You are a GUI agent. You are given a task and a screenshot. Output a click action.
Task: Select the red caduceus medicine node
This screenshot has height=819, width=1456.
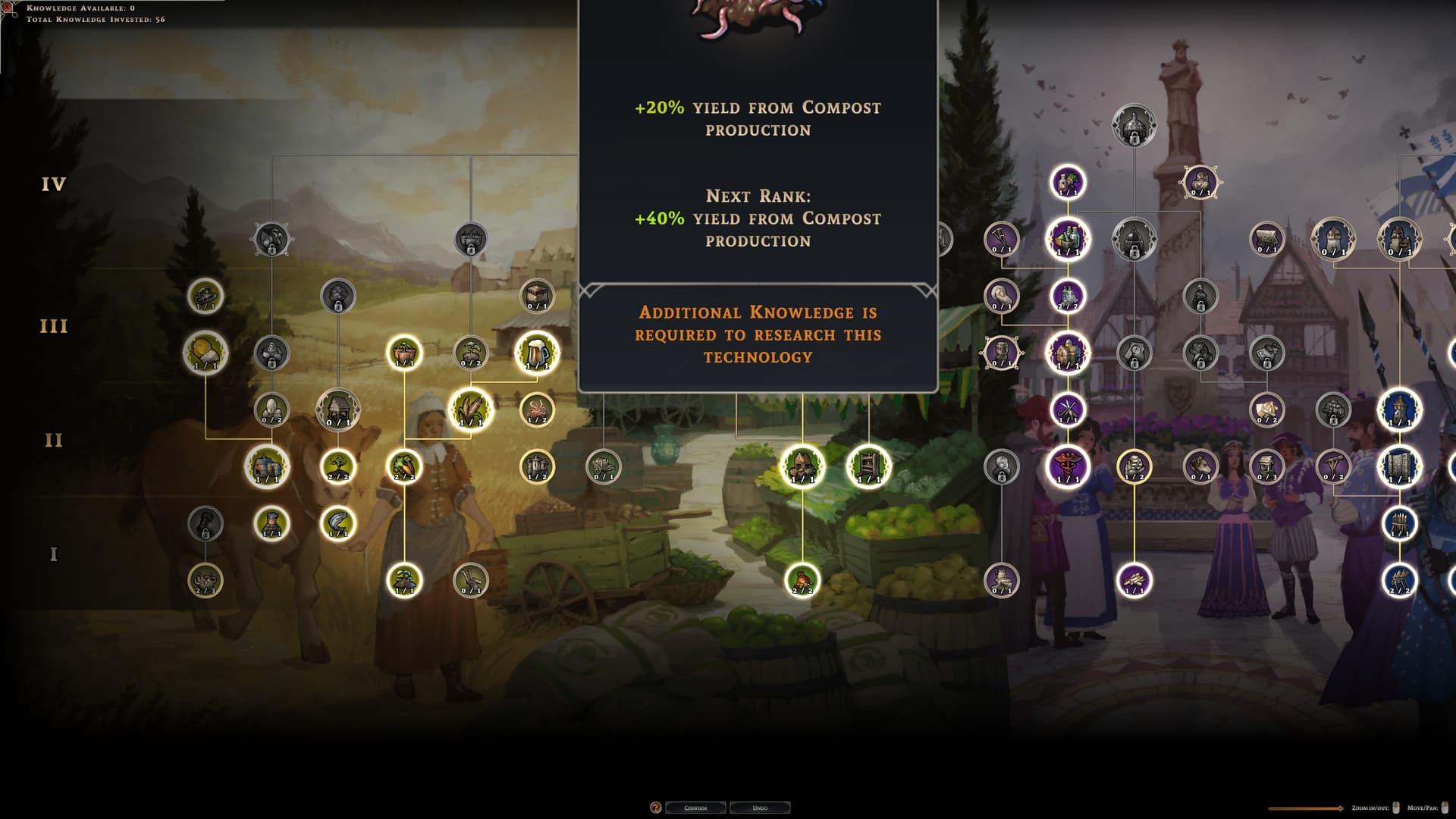1068,466
